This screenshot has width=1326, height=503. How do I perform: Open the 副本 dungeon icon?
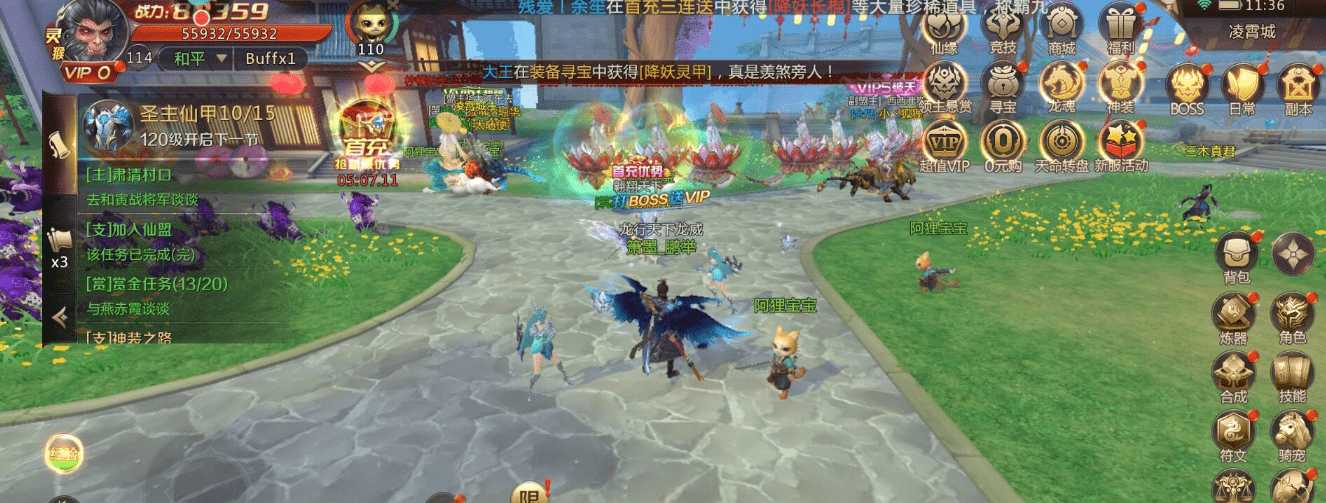[1299, 87]
